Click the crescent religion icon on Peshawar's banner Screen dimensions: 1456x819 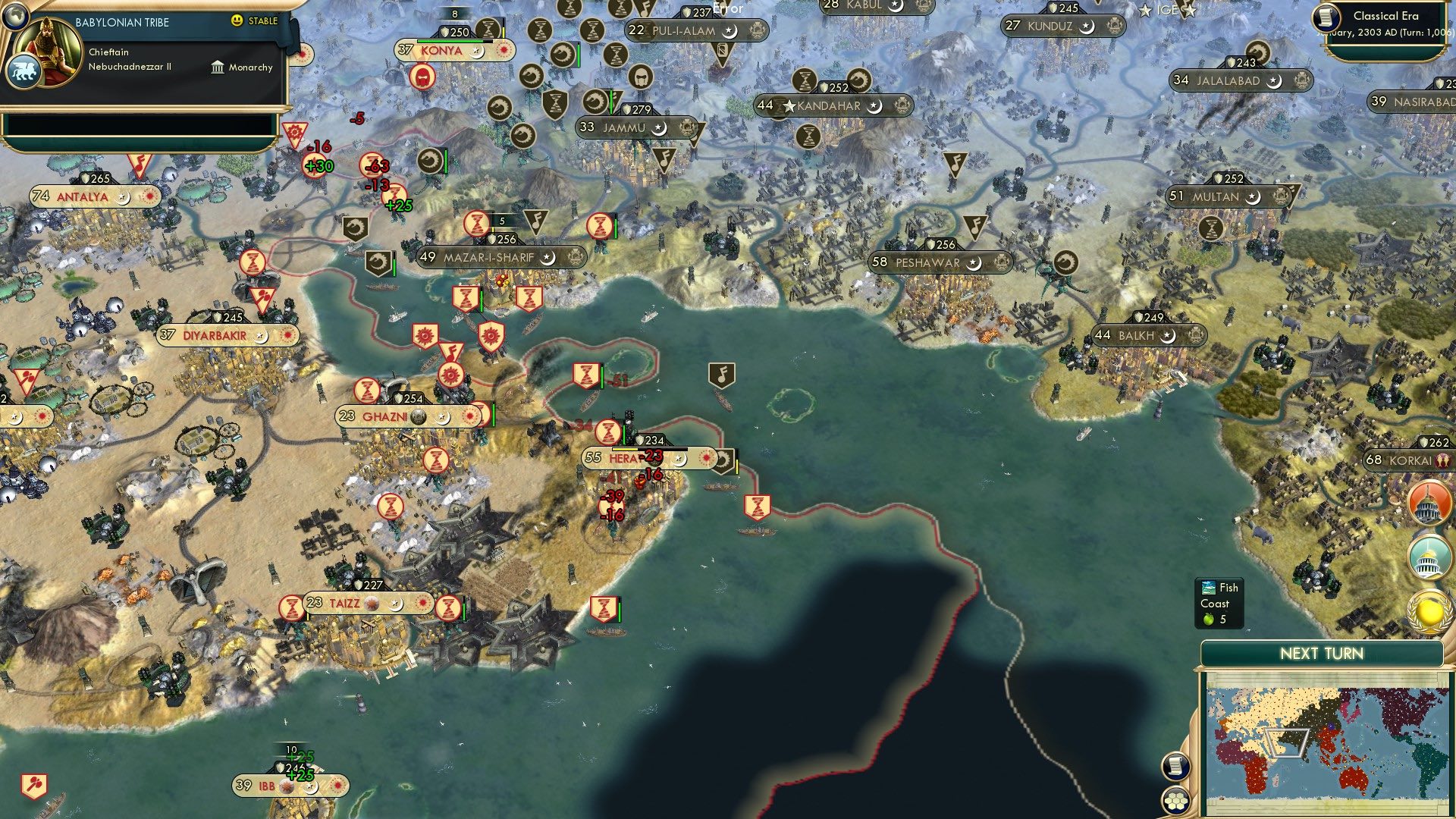tap(973, 262)
